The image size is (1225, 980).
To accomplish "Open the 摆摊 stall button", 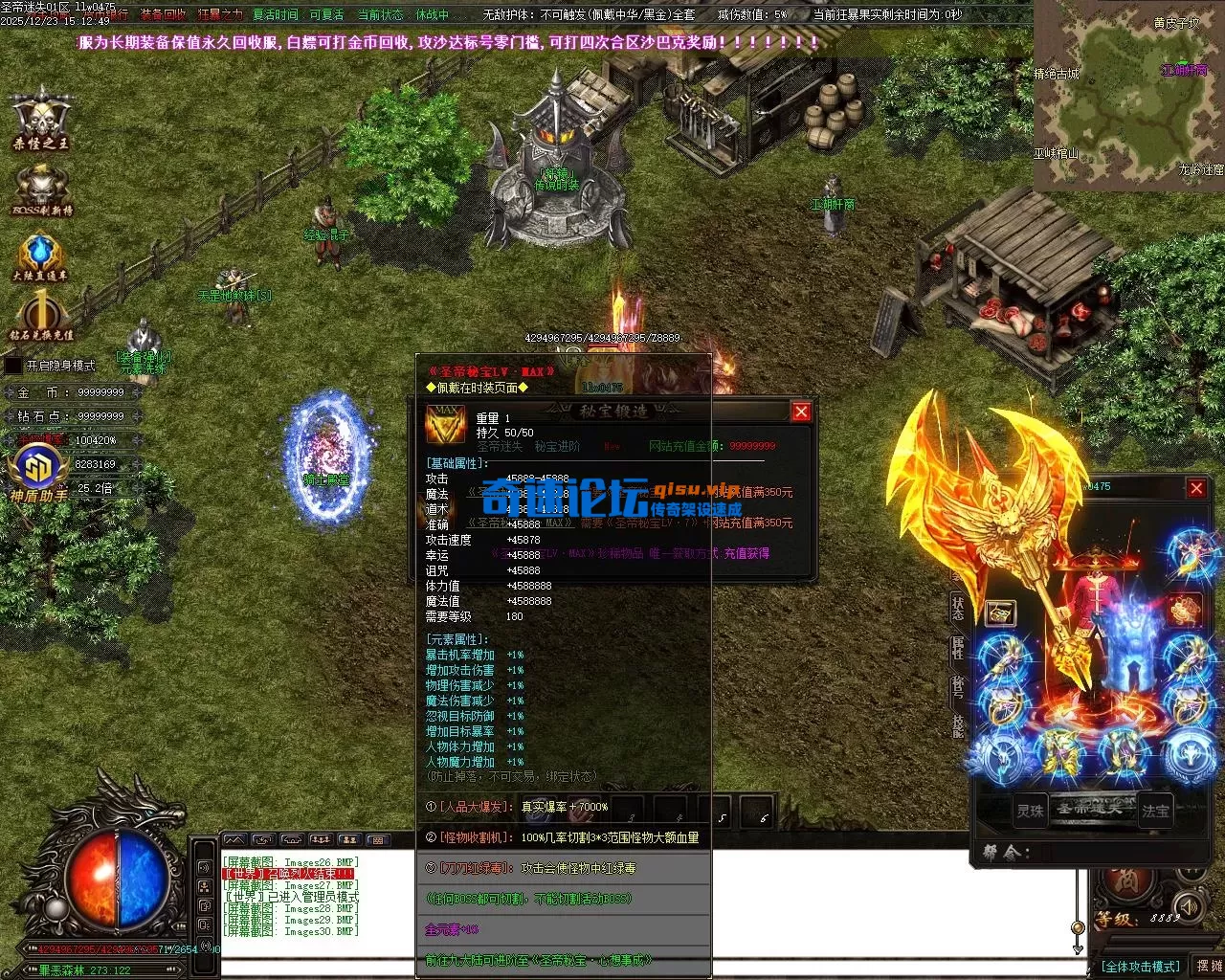I will click(x=1209, y=966).
